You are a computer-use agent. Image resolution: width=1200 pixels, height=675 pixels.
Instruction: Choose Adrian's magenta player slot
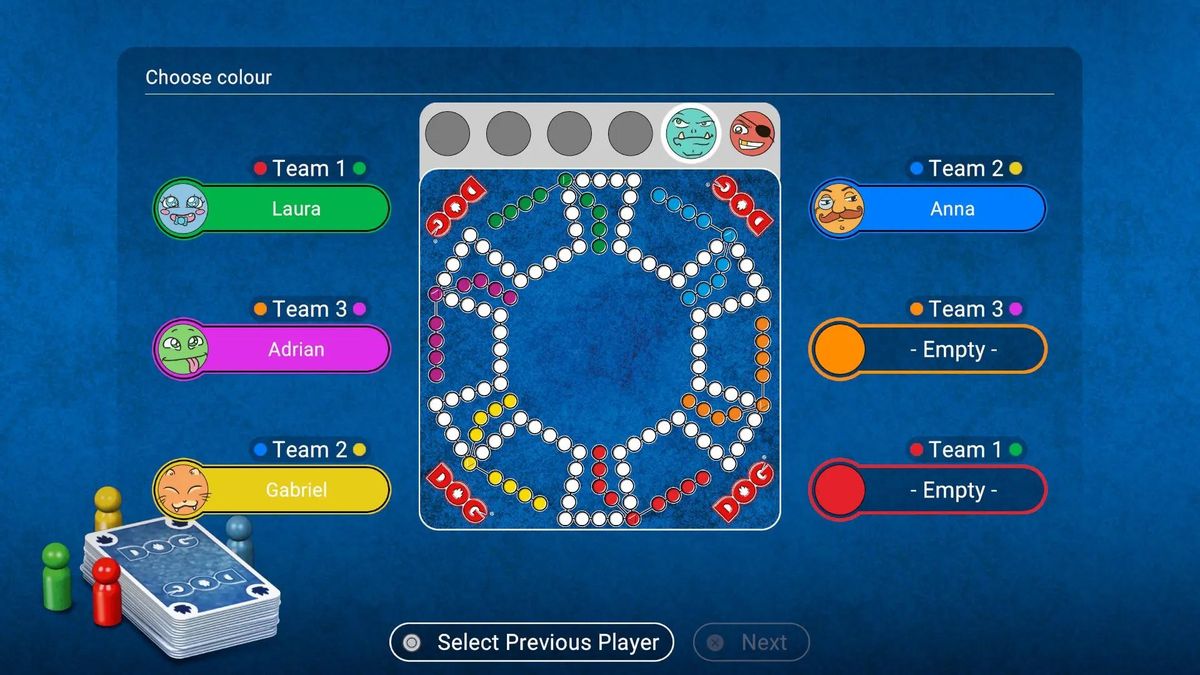272,350
